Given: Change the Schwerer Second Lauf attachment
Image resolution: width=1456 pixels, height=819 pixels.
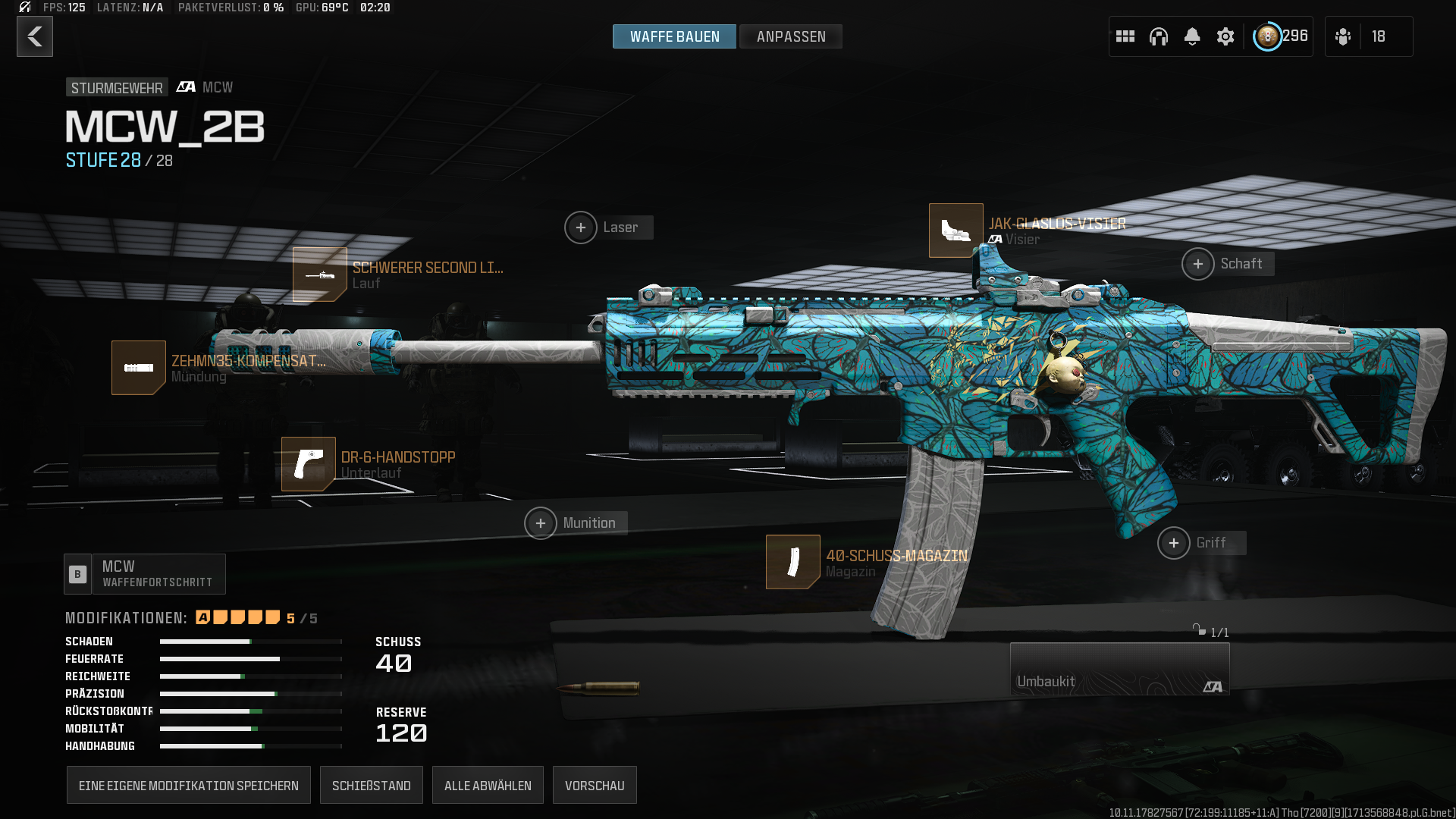Looking at the screenshot, I should pyautogui.click(x=320, y=275).
